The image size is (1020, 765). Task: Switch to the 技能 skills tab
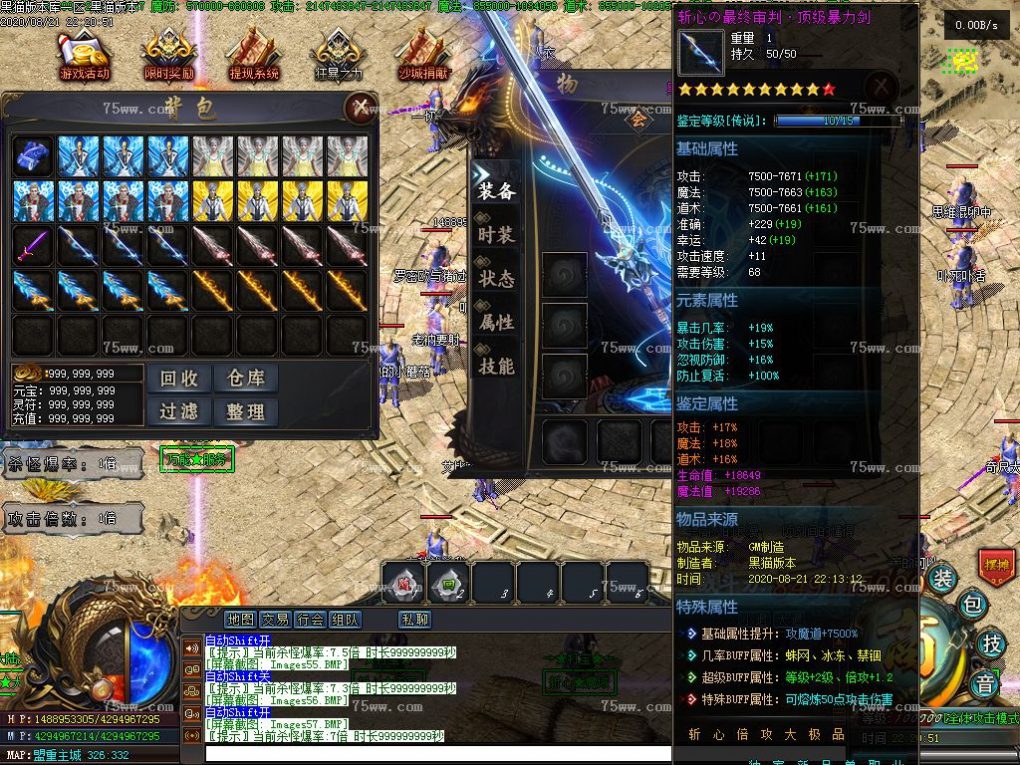(x=496, y=366)
